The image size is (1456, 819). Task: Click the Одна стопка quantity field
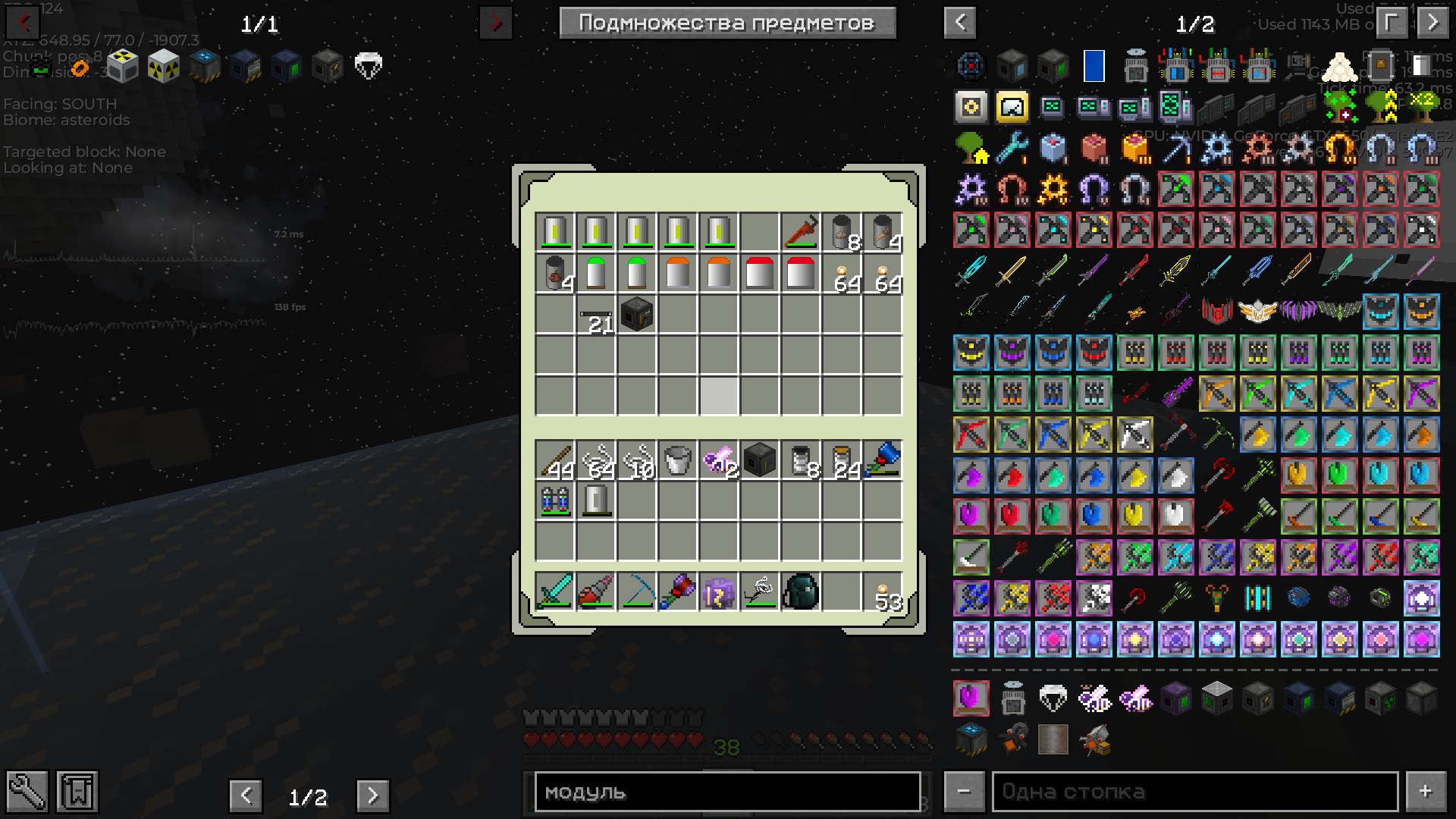(1194, 792)
